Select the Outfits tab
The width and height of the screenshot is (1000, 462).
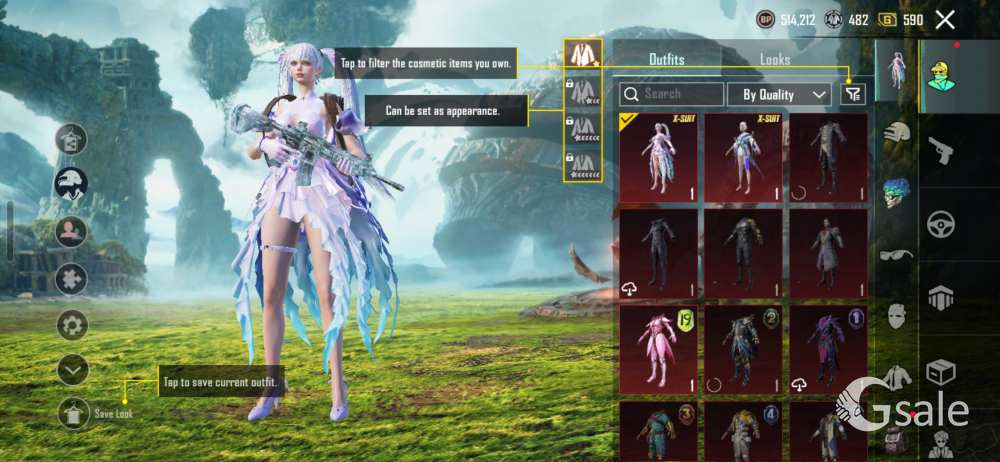[667, 60]
